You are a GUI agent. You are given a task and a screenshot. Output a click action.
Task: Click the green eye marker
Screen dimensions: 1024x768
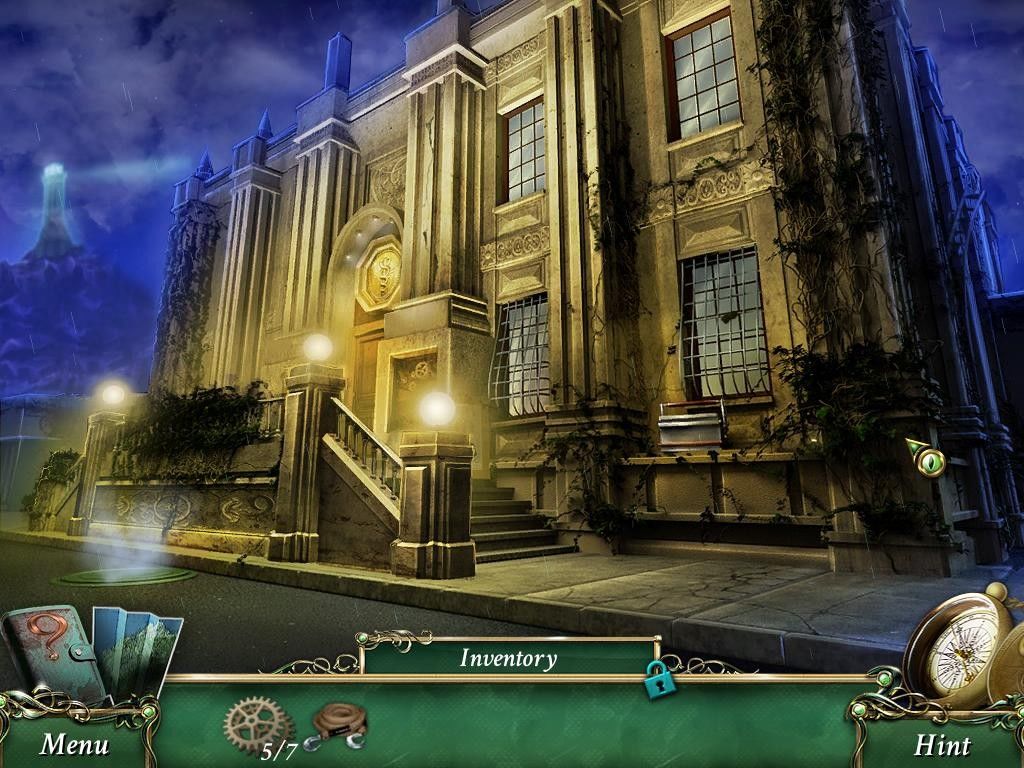929,460
